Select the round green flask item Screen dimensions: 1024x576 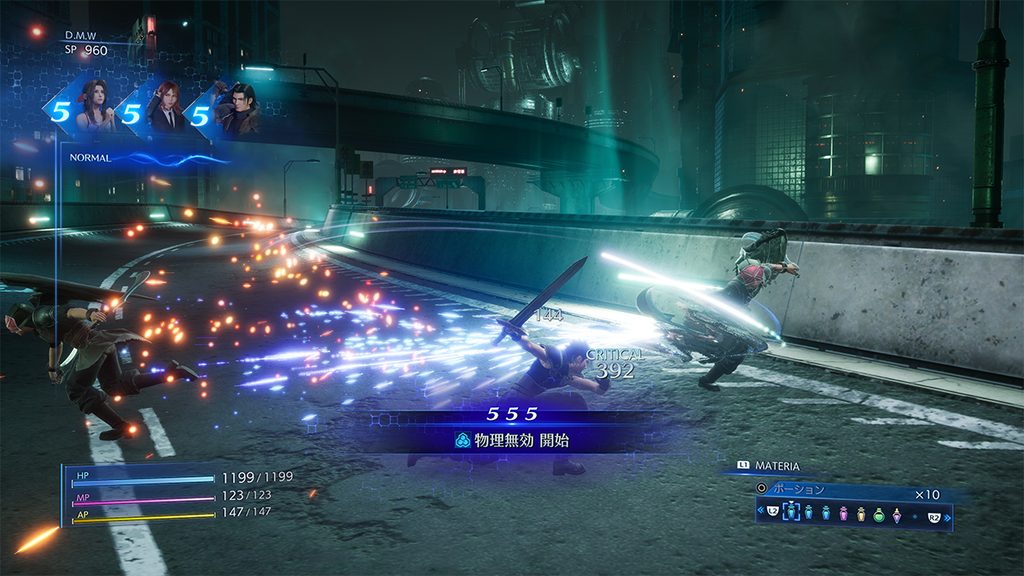[878, 512]
